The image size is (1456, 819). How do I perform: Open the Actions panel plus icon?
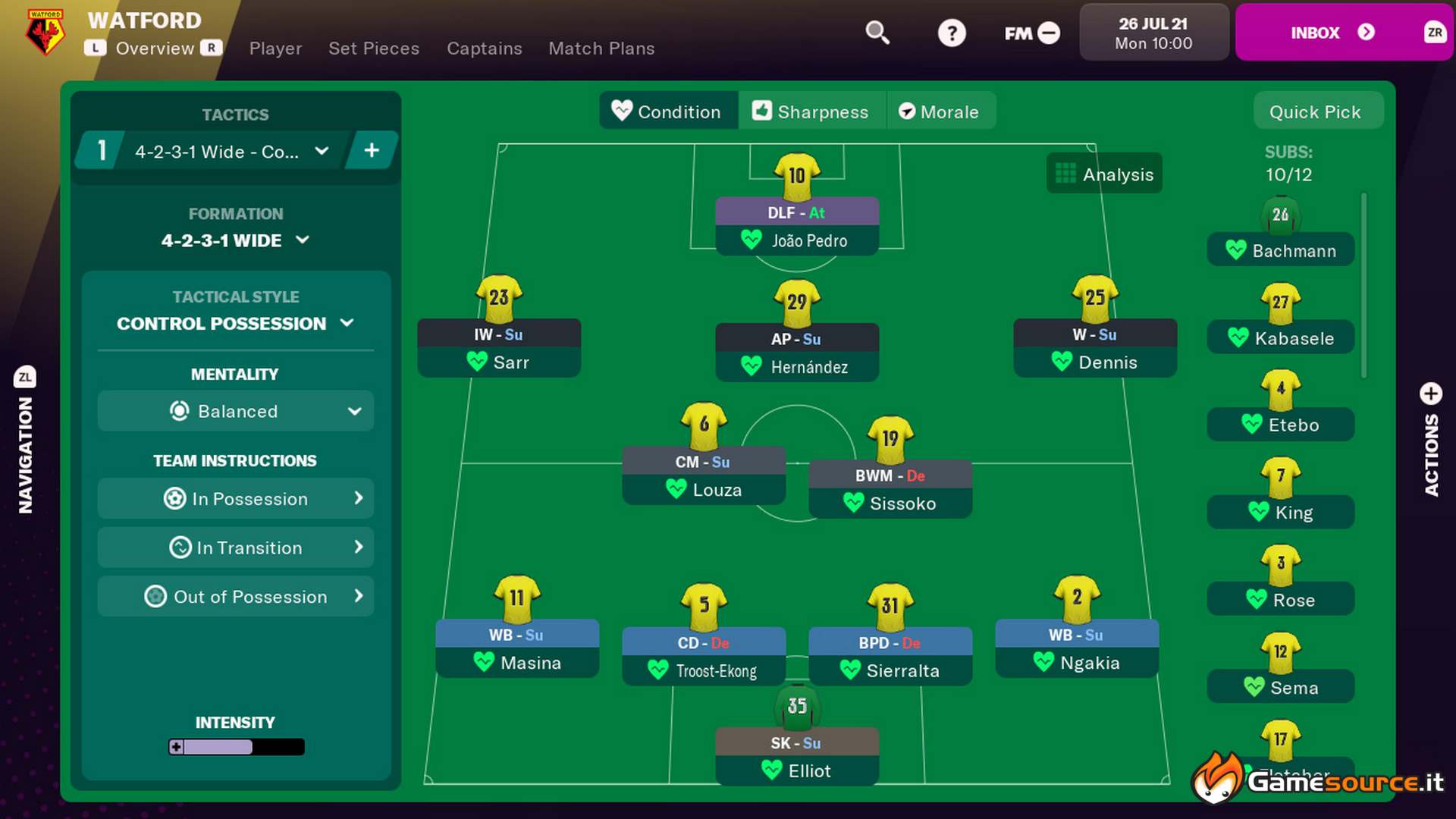1430,394
